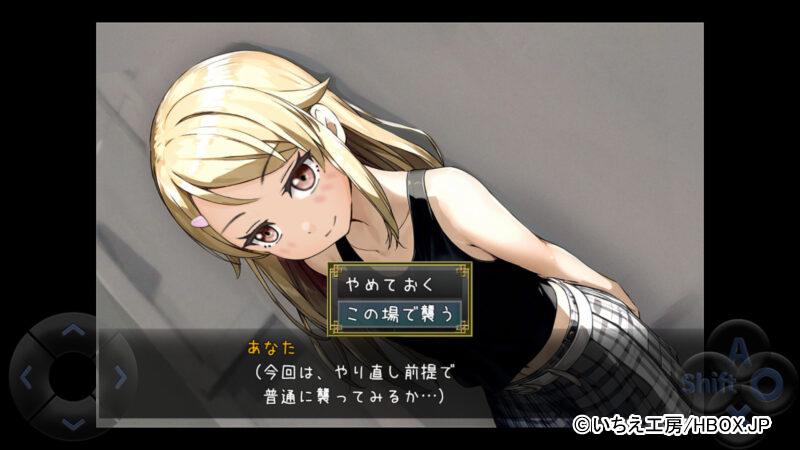Select the この場で襲う dialogue choice
Image resolution: width=800 pixels, height=450 pixels.
[400, 314]
